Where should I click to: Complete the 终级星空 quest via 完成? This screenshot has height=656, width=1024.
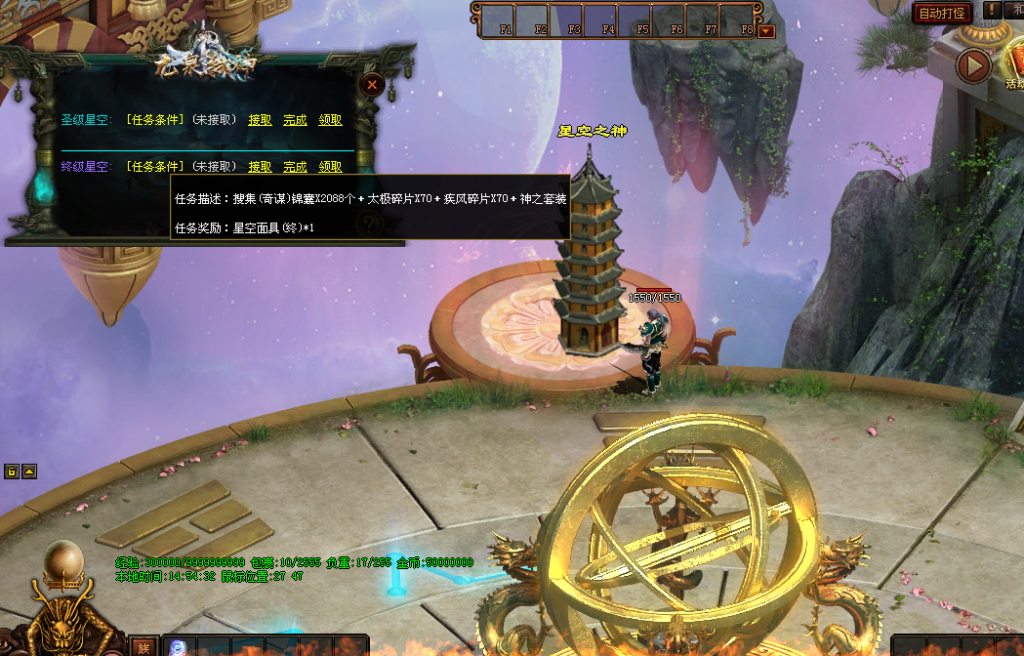[295, 167]
